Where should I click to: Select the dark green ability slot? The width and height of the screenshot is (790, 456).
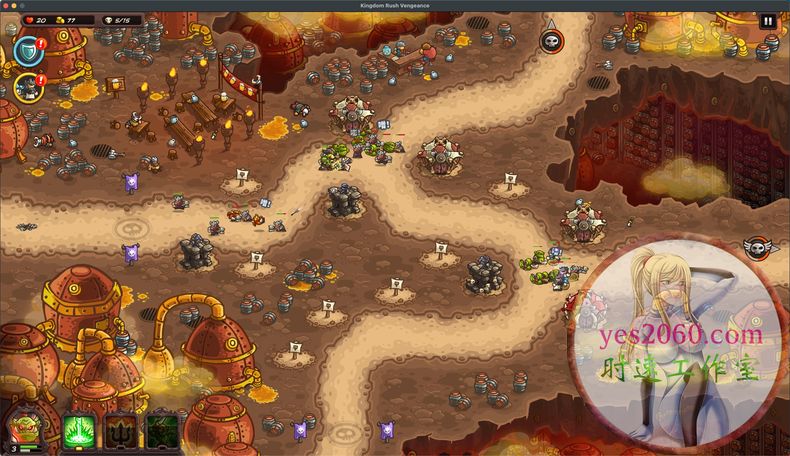point(162,431)
